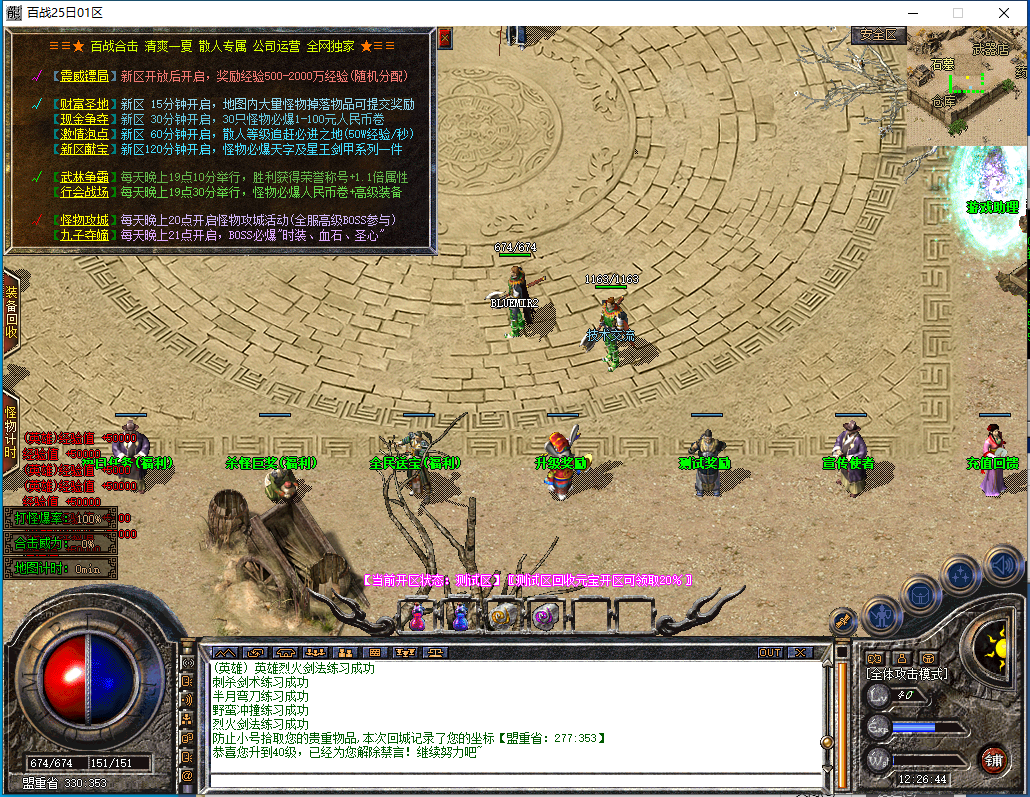Open the 怪物攻城 event link
Screen dimensions: 1030x797
(x=83, y=220)
